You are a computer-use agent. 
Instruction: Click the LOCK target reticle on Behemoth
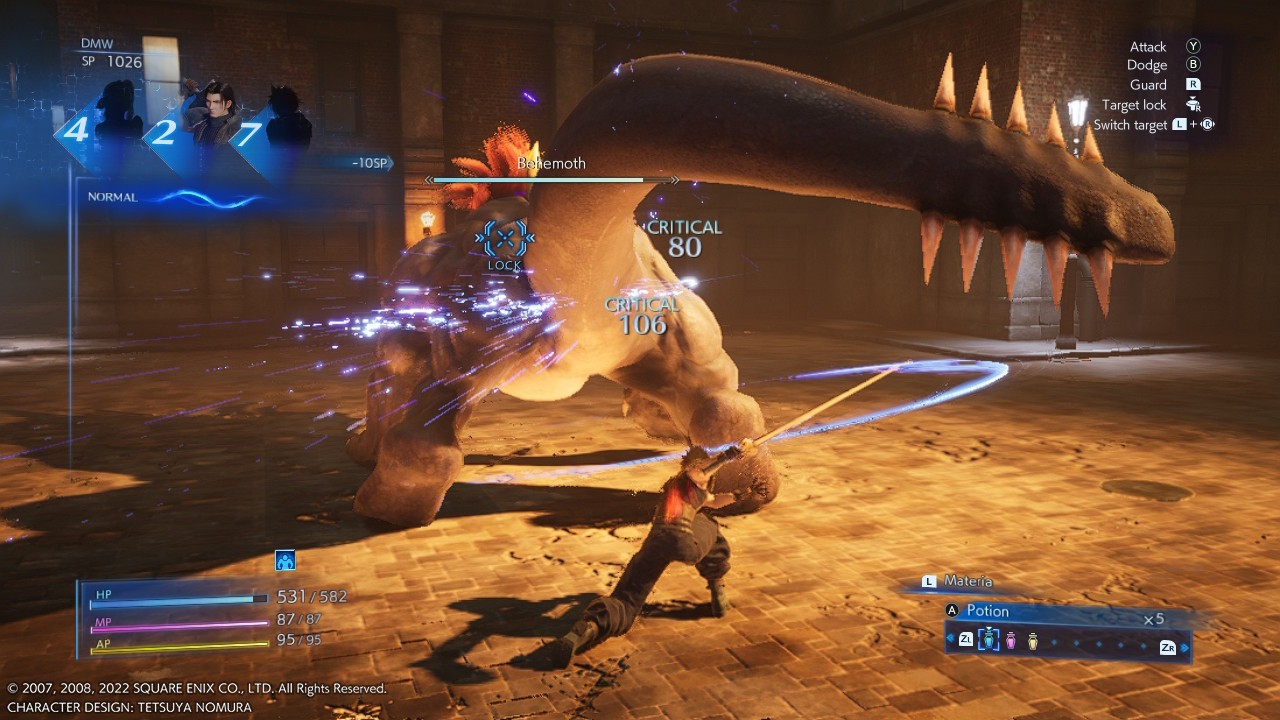(505, 239)
